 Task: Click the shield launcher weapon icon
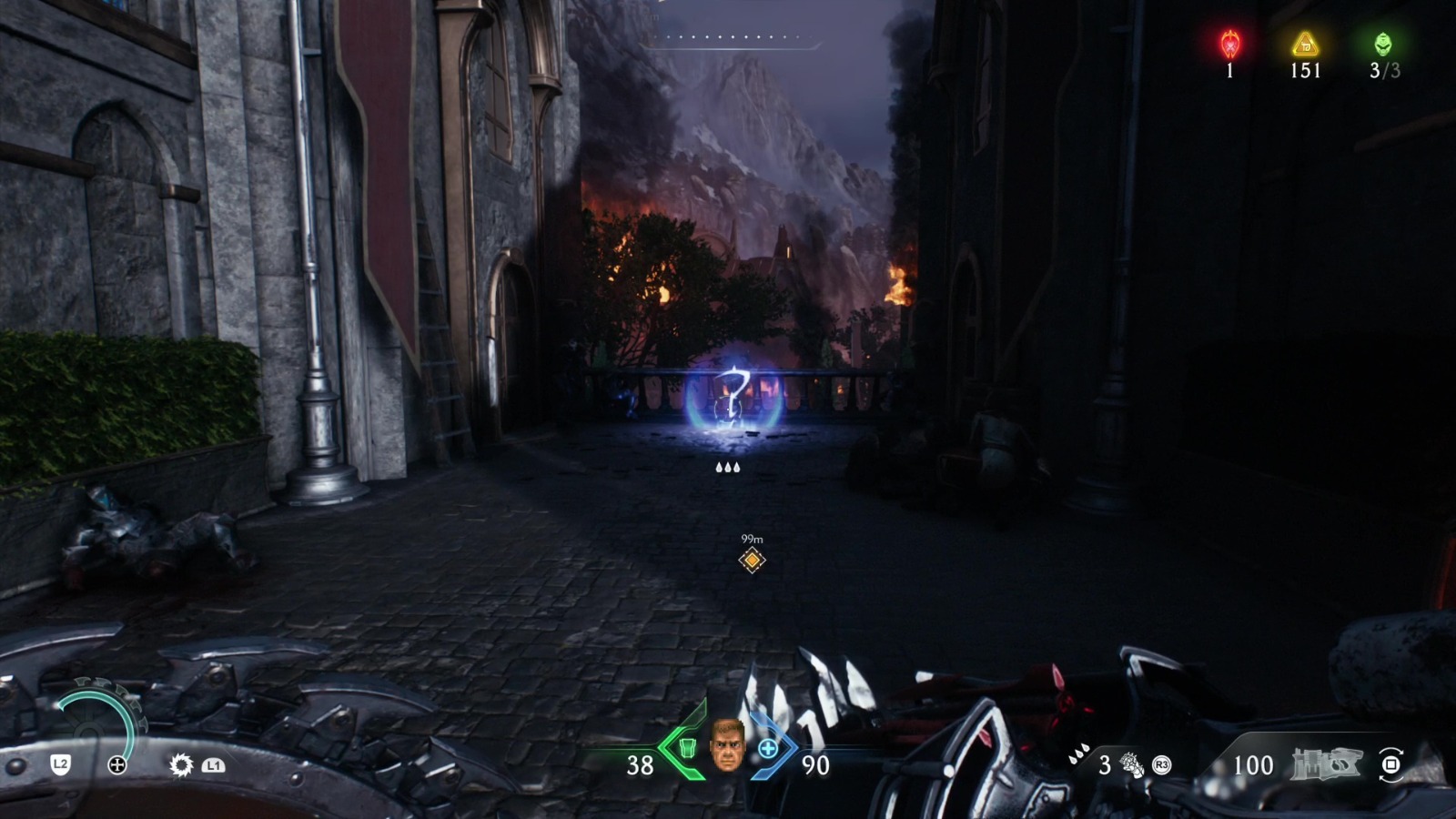[1324, 763]
